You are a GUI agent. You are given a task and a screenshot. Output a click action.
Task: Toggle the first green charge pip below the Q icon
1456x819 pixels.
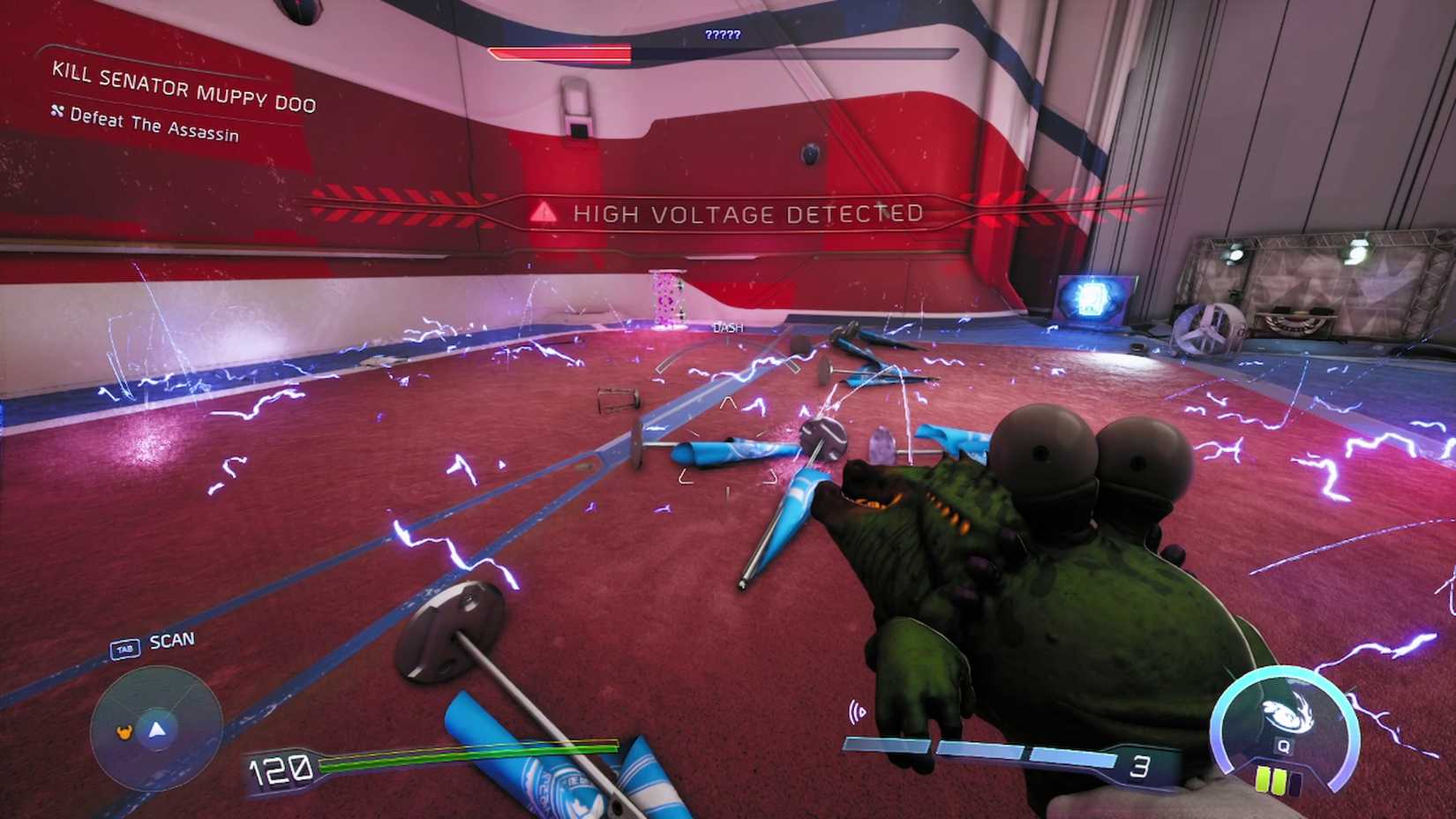[x=1262, y=780]
